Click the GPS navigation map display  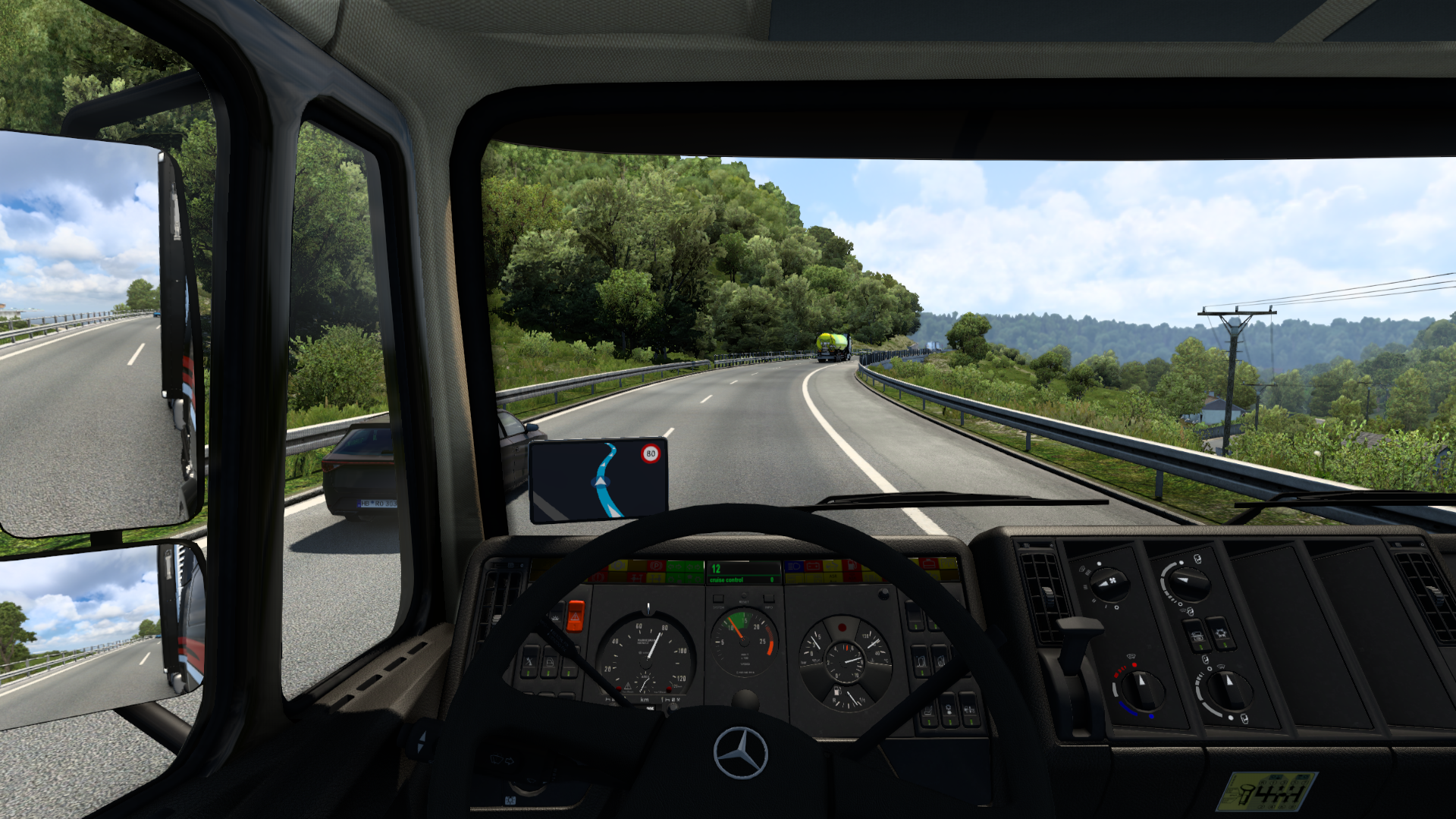598,480
